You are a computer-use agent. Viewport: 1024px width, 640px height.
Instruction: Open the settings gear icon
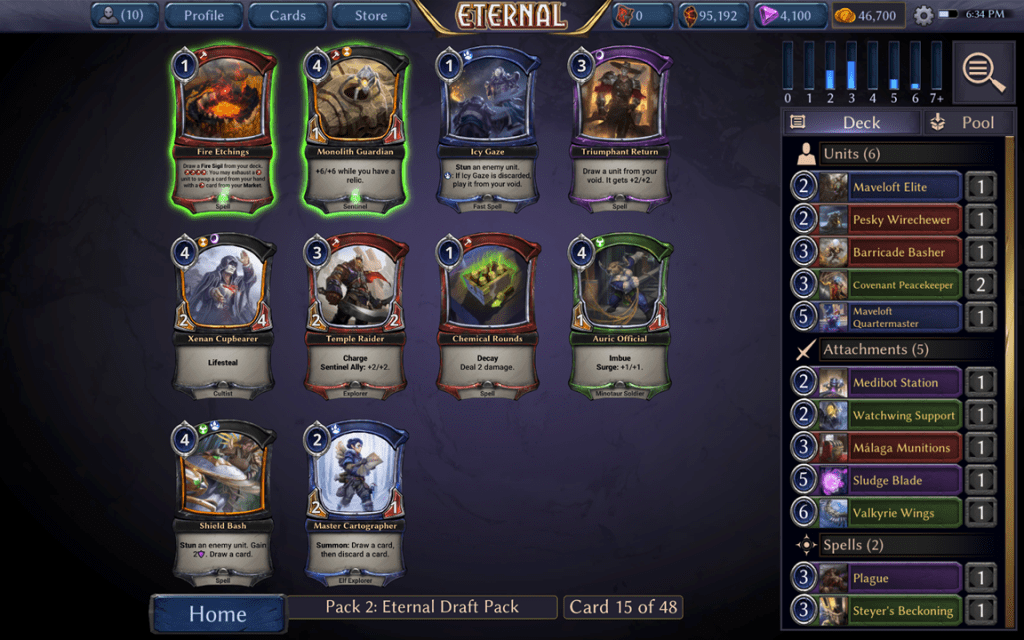click(923, 16)
